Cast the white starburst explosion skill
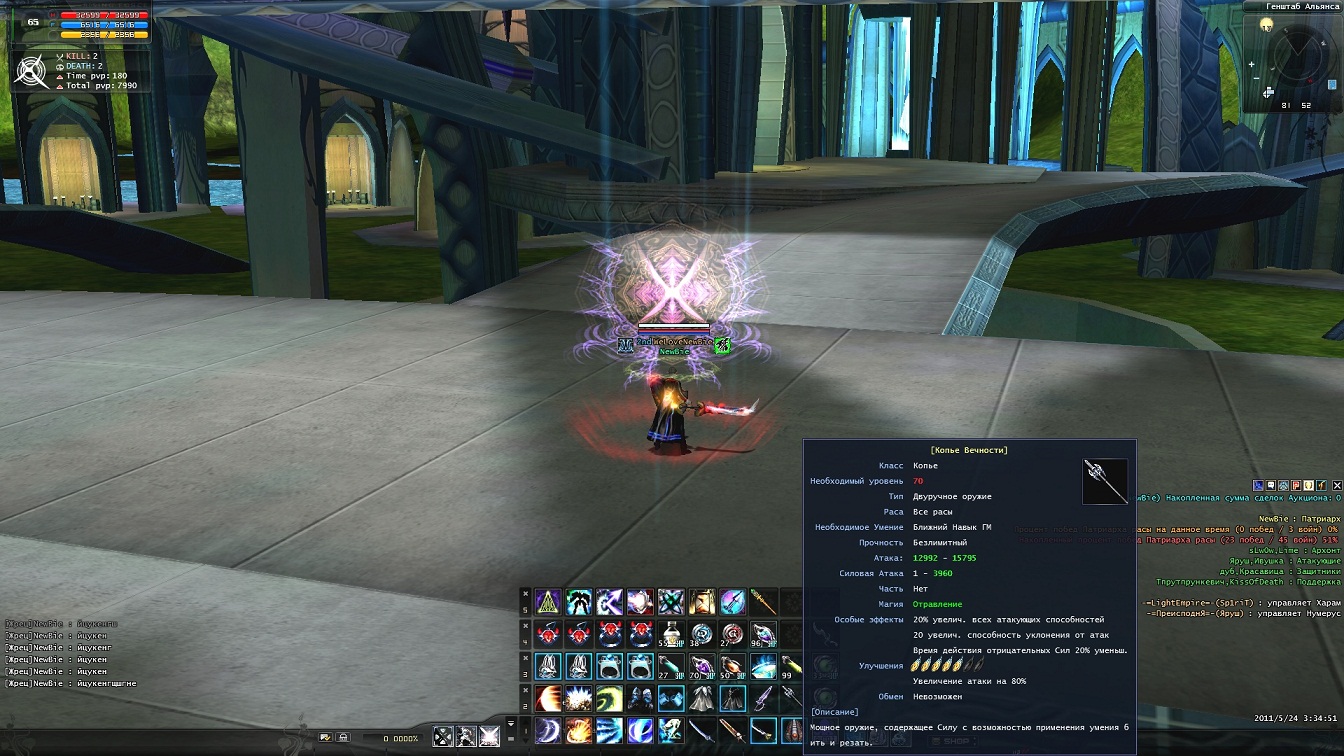This screenshot has height=756, width=1344. pos(578,698)
